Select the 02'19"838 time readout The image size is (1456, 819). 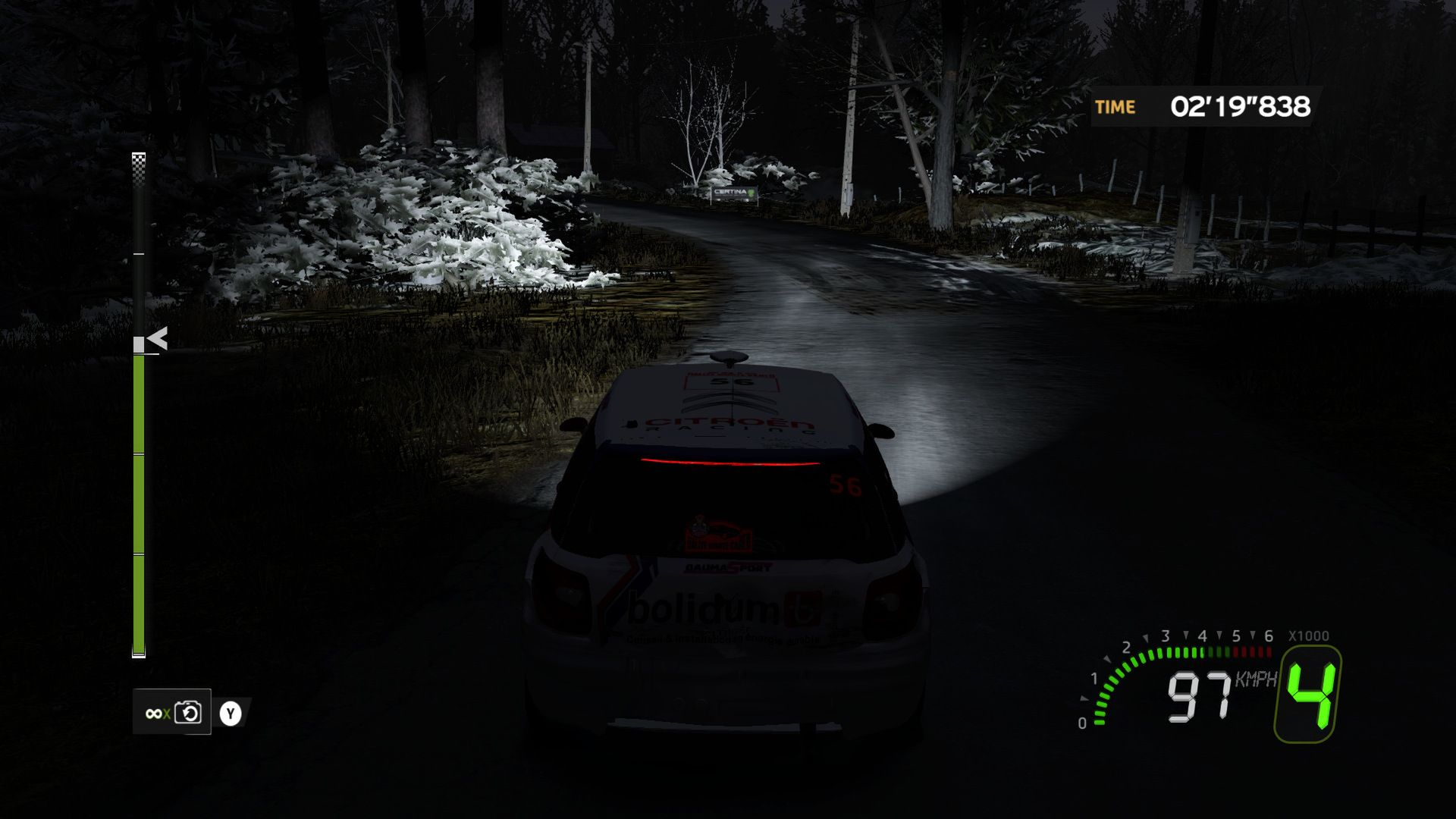point(1240,107)
